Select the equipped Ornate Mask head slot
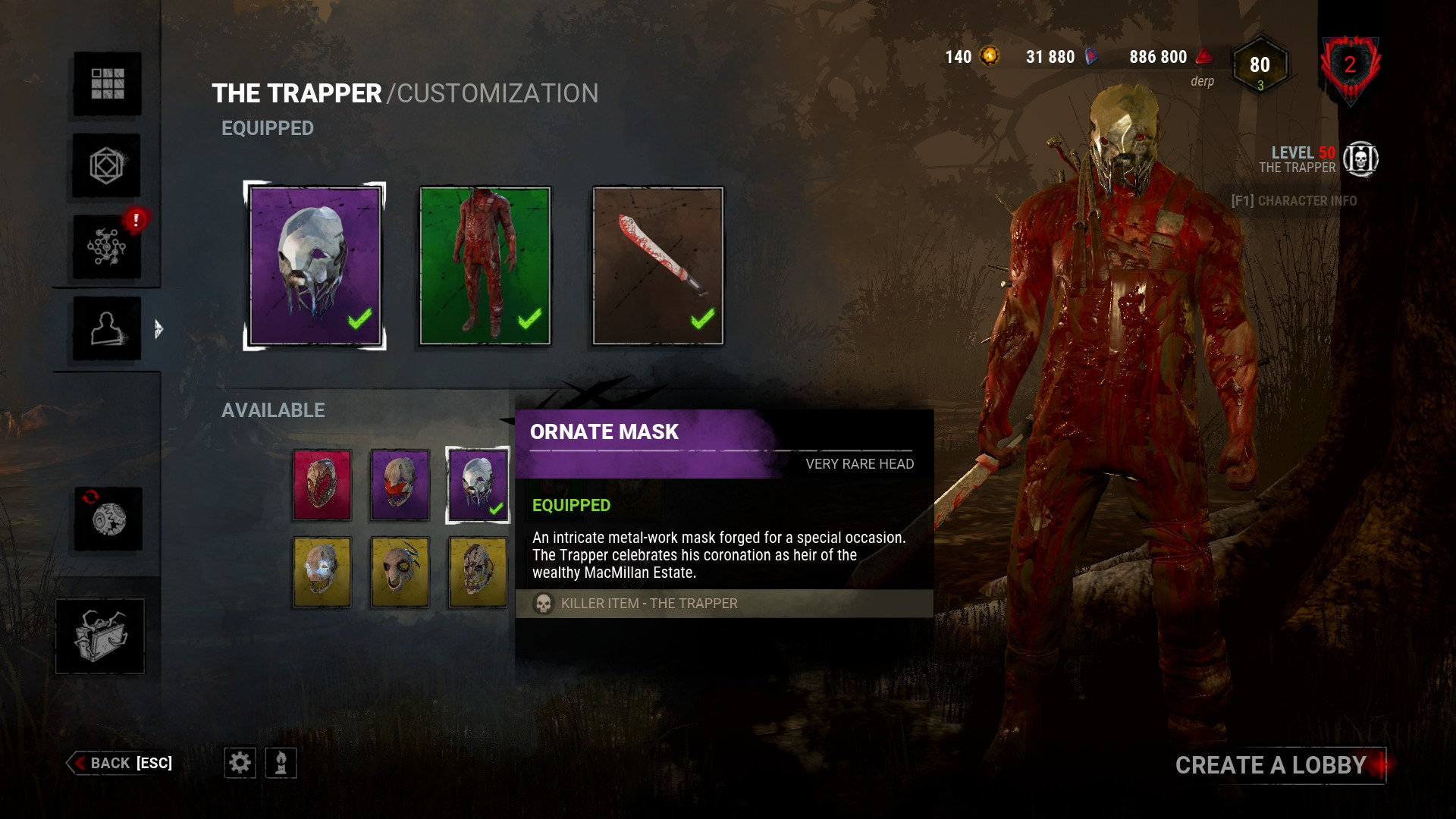The height and width of the screenshot is (819, 1456). click(315, 265)
